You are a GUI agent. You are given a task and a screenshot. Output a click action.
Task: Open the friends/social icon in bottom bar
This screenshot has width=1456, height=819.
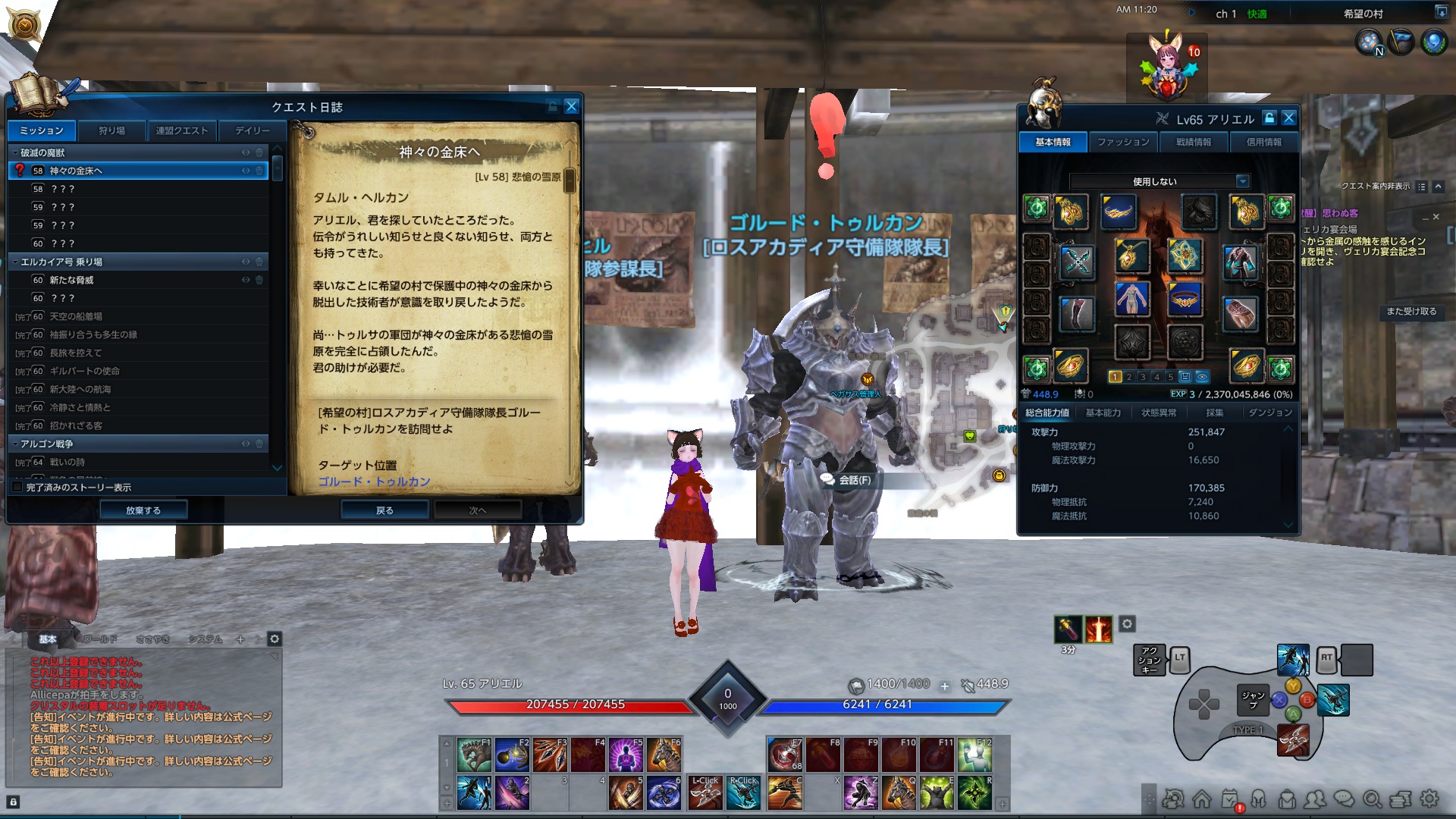pos(1314,799)
